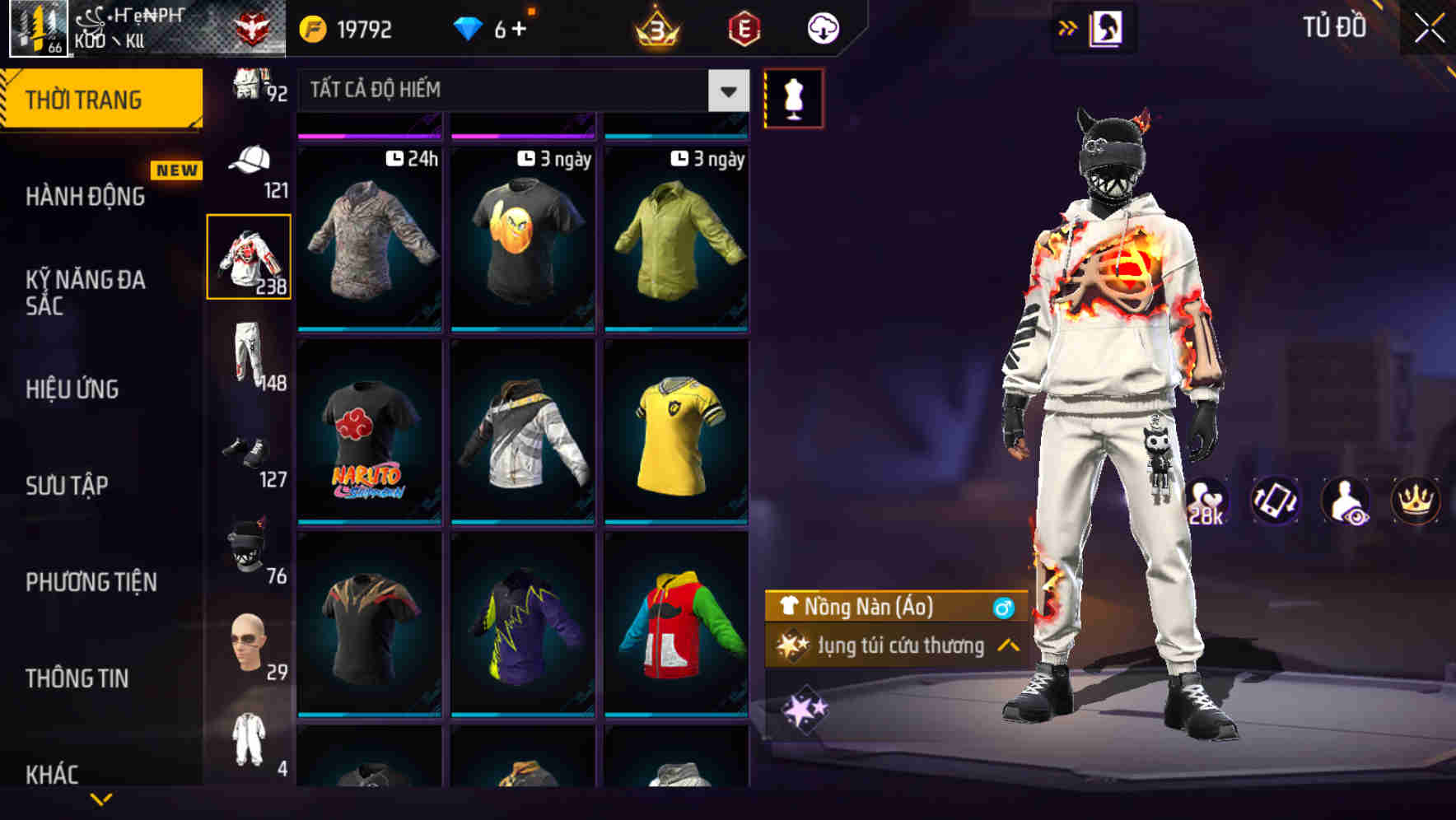Select the cap category showing 121 items
The height and width of the screenshot is (820, 1456).
pyautogui.click(x=250, y=165)
